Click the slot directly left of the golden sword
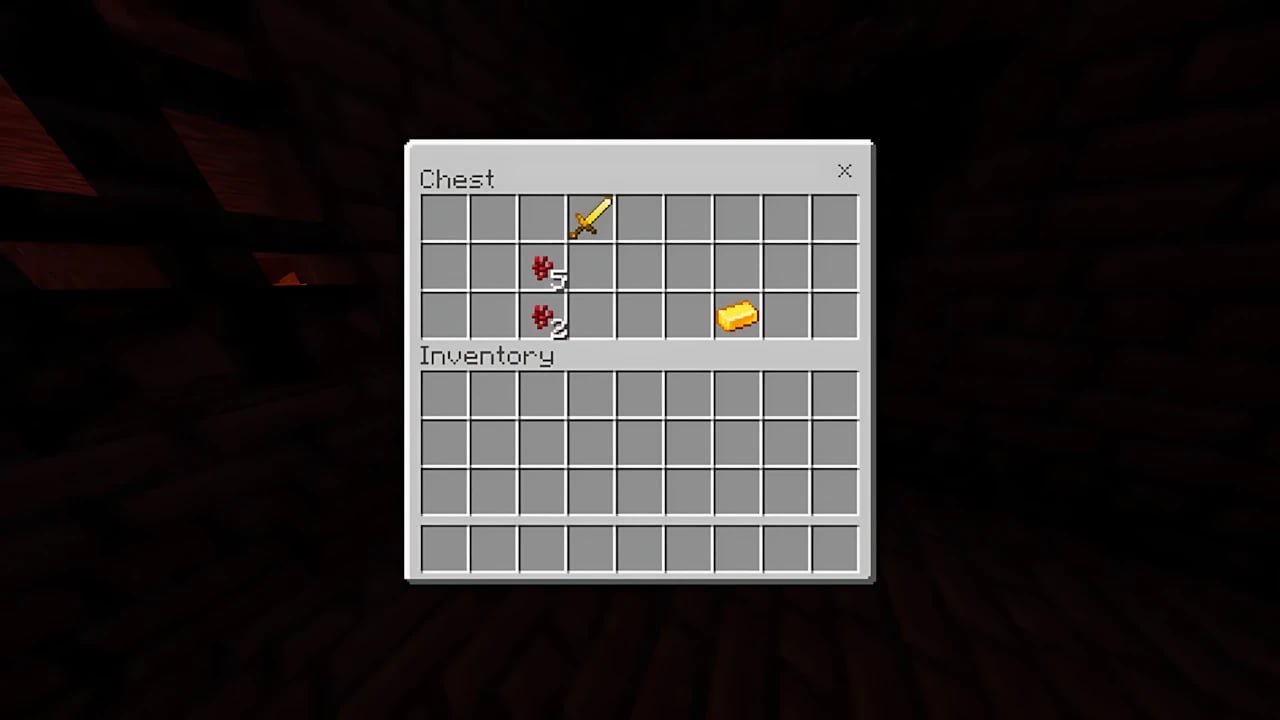This screenshot has height=720, width=1280. [x=541, y=219]
